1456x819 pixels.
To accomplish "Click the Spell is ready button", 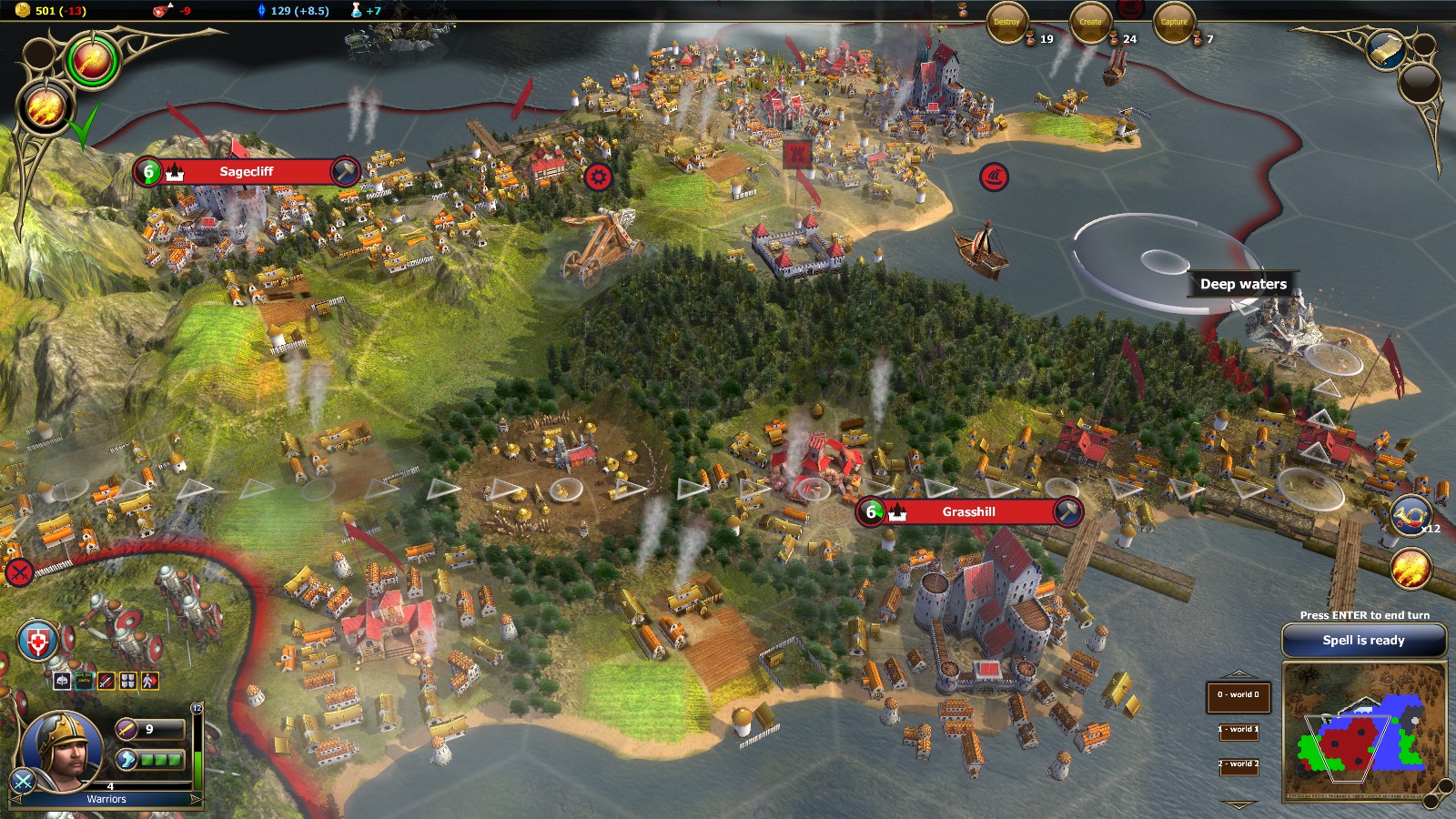I will coord(1363,641).
